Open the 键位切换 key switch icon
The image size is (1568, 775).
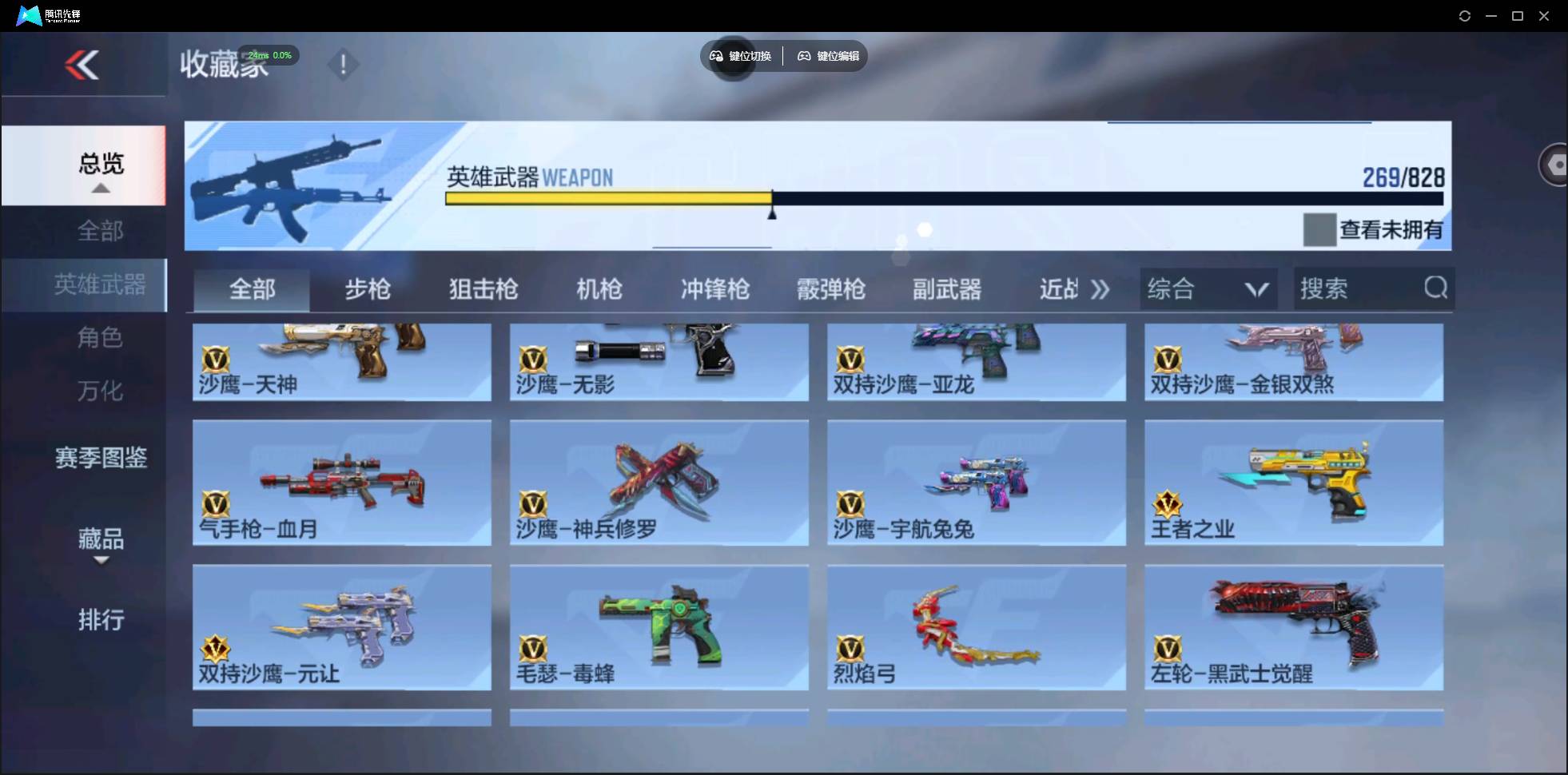pyautogui.click(x=717, y=56)
